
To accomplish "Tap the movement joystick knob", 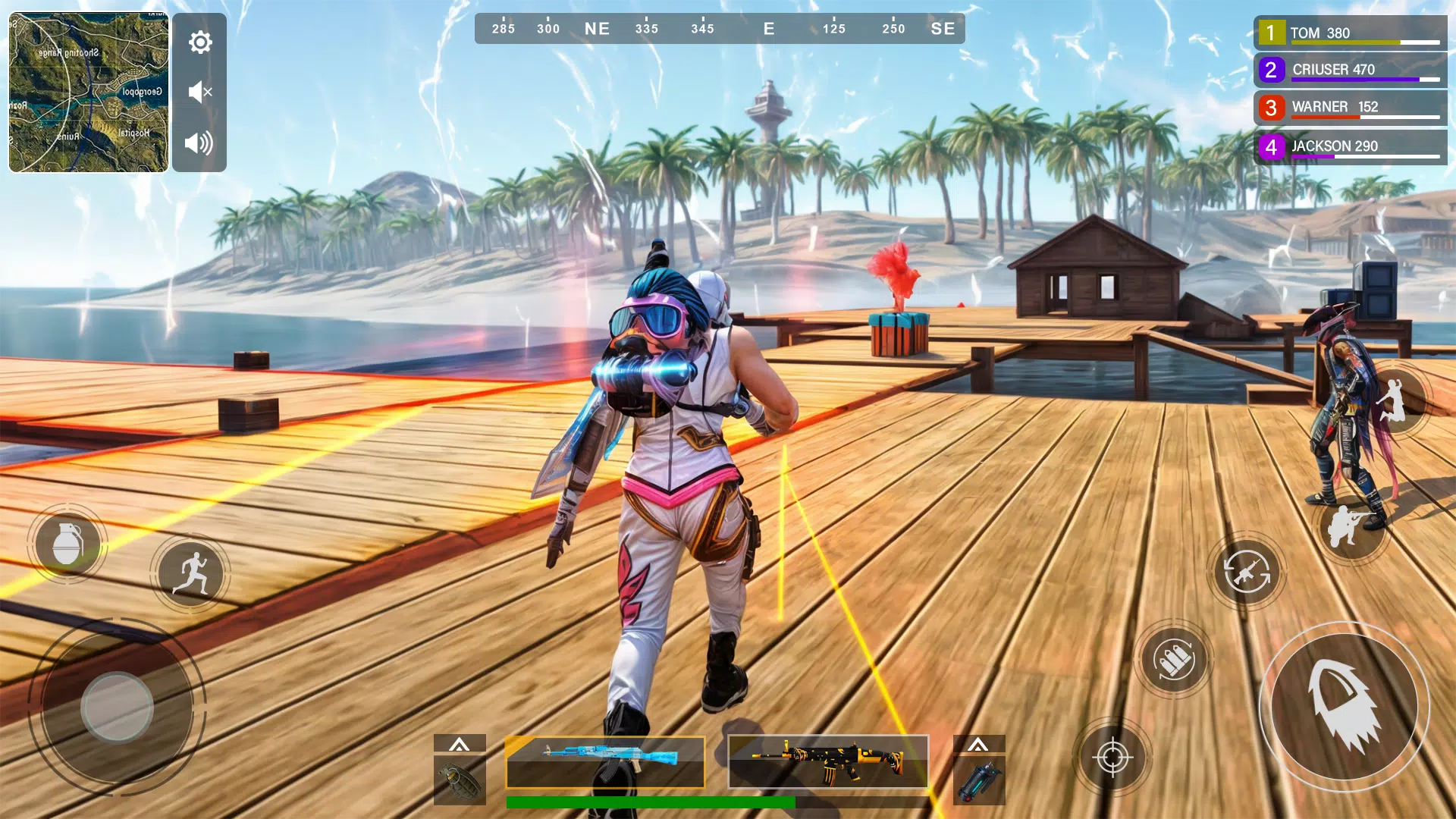I will [117, 707].
